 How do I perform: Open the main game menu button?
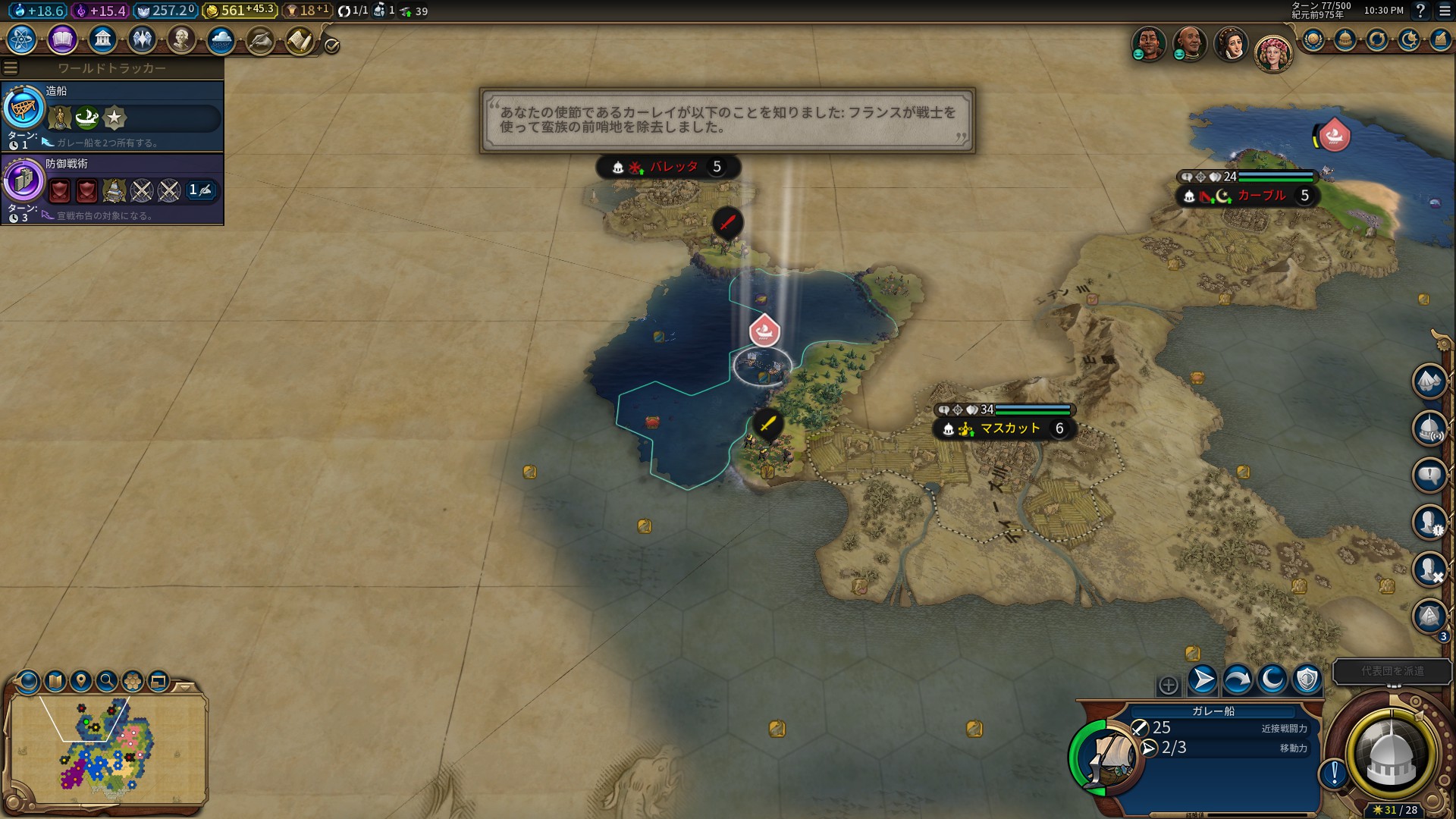pos(1445,11)
